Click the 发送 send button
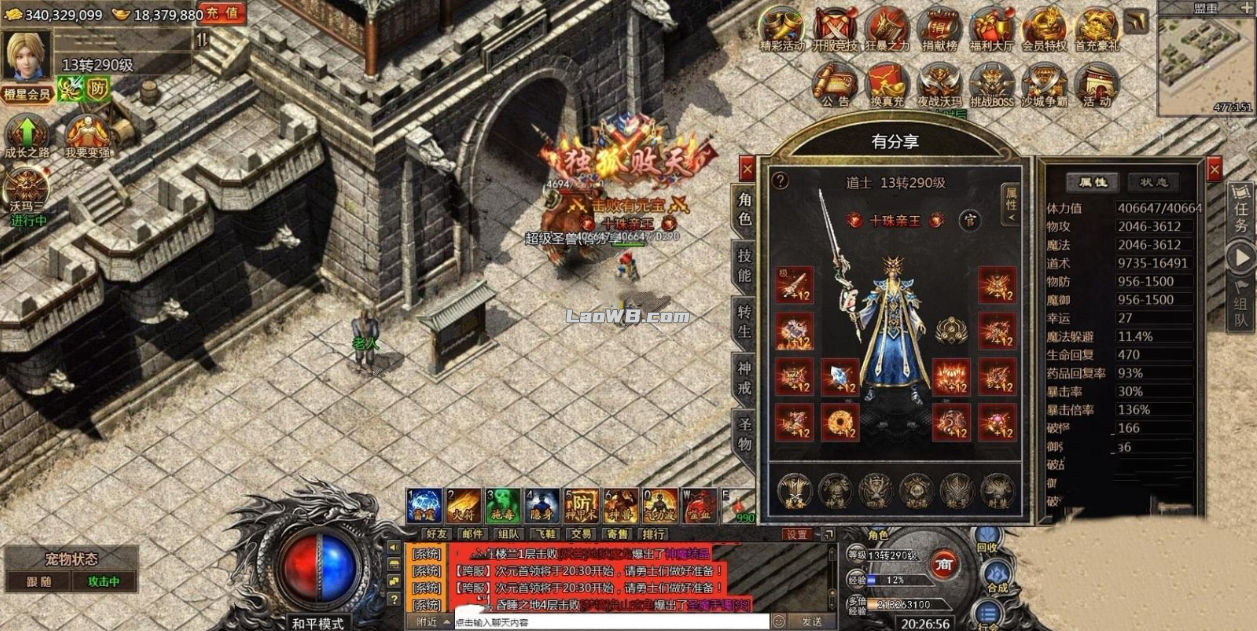Screen dimensions: 1257x631 [811, 622]
